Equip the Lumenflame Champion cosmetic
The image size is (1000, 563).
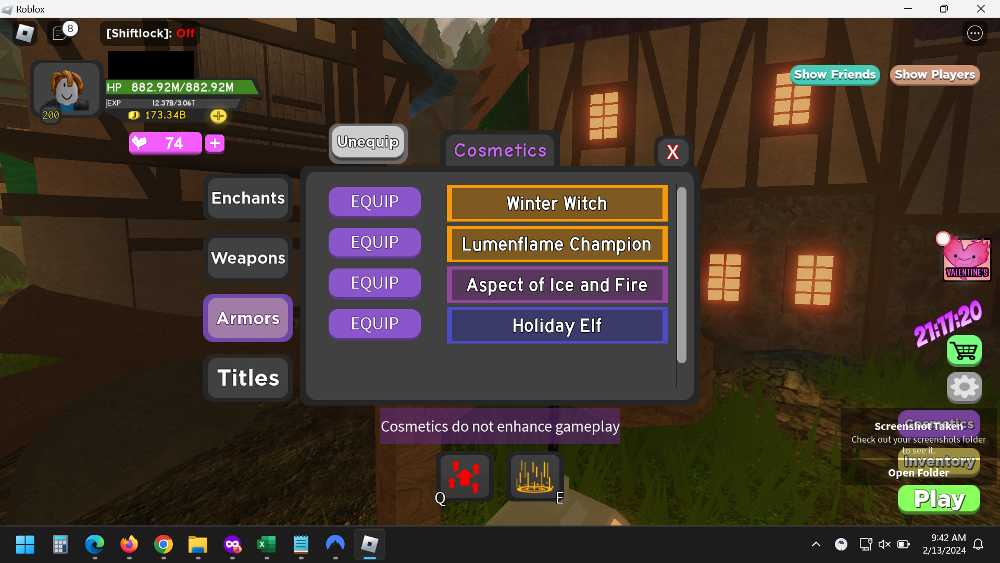pyautogui.click(x=374, y=243)
